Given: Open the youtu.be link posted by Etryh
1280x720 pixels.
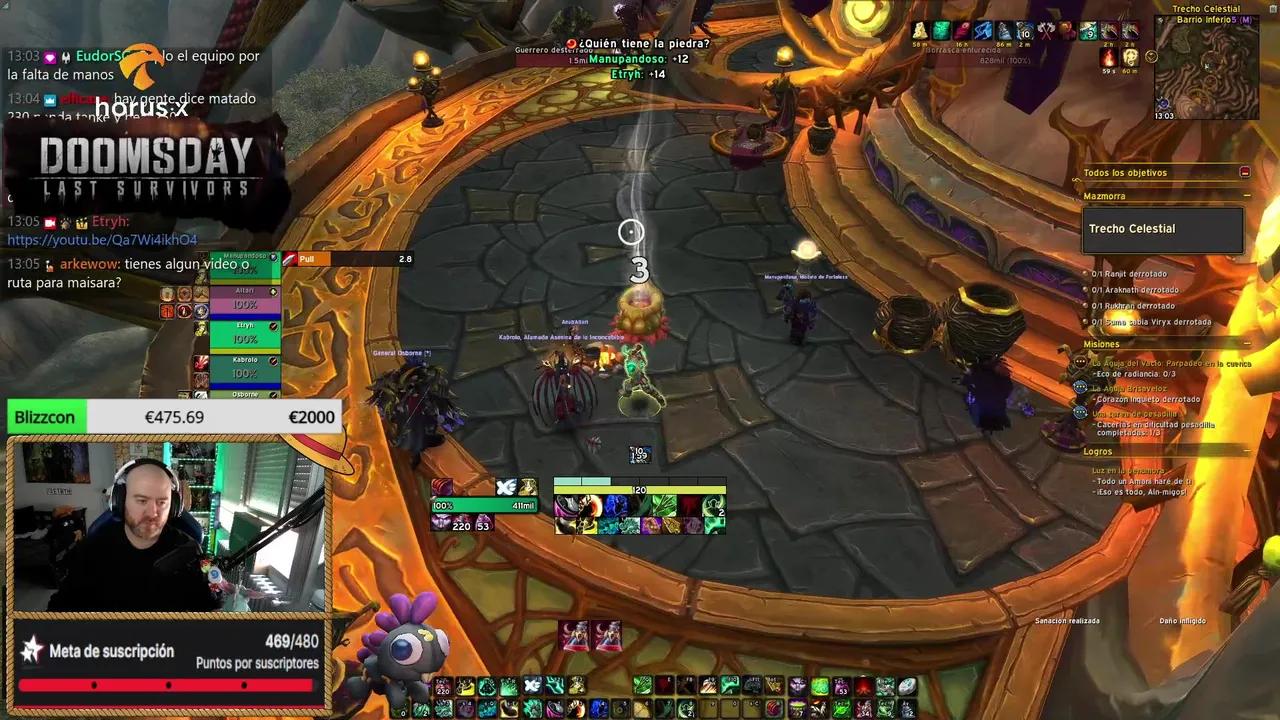Looking at the screenshot, I should coord(102,240).
